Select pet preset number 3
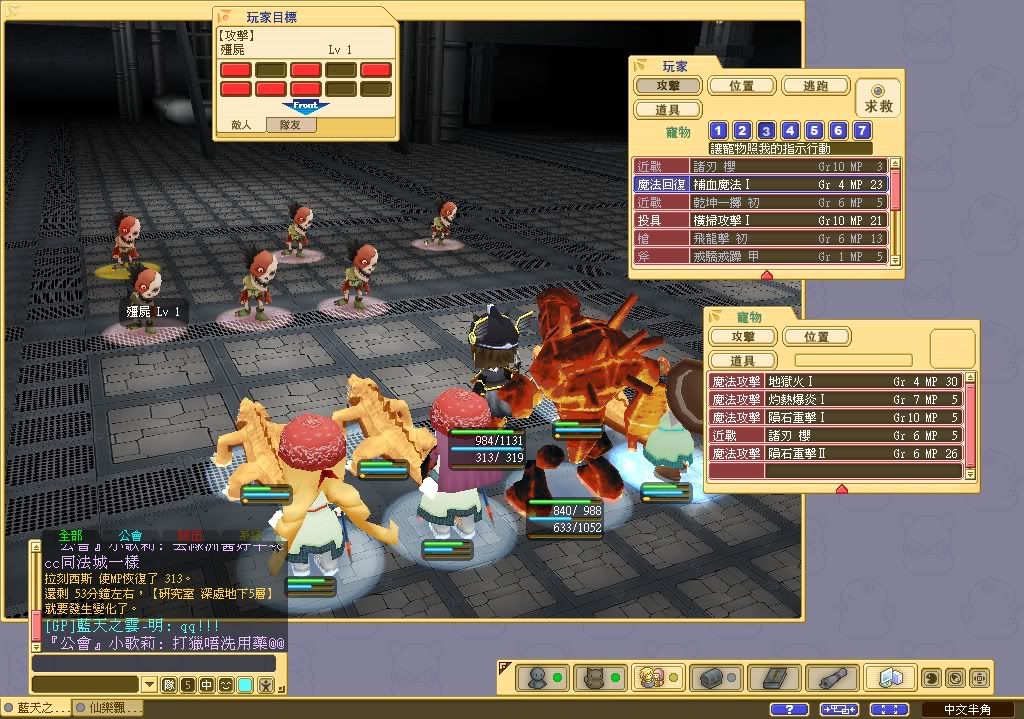Viewport: 1024px width, 719px height. [x=766, y=131]
